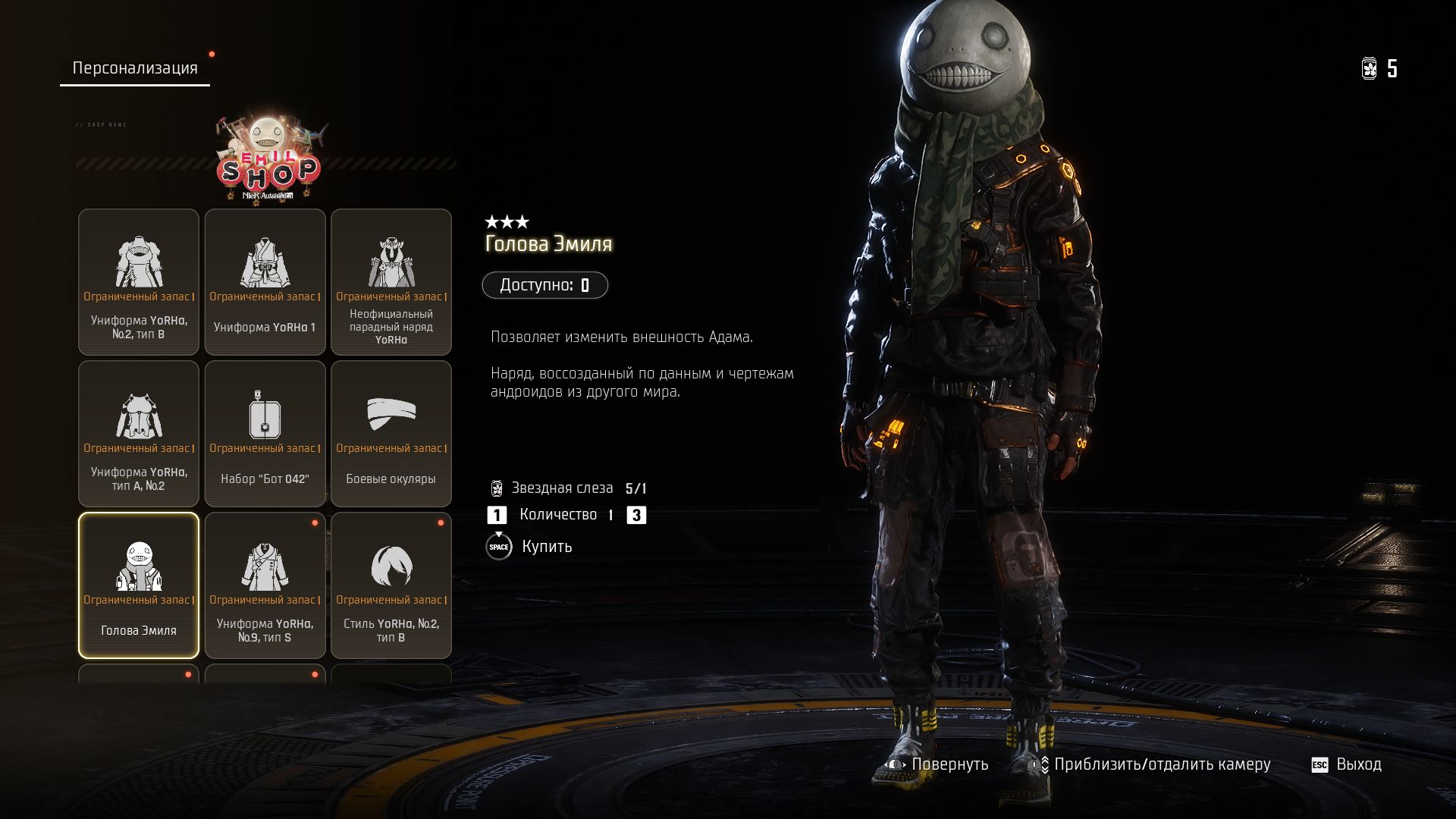Select the Голова Эмиля shop tile
Screen dimensions: 1456x819
pos(139,585)
